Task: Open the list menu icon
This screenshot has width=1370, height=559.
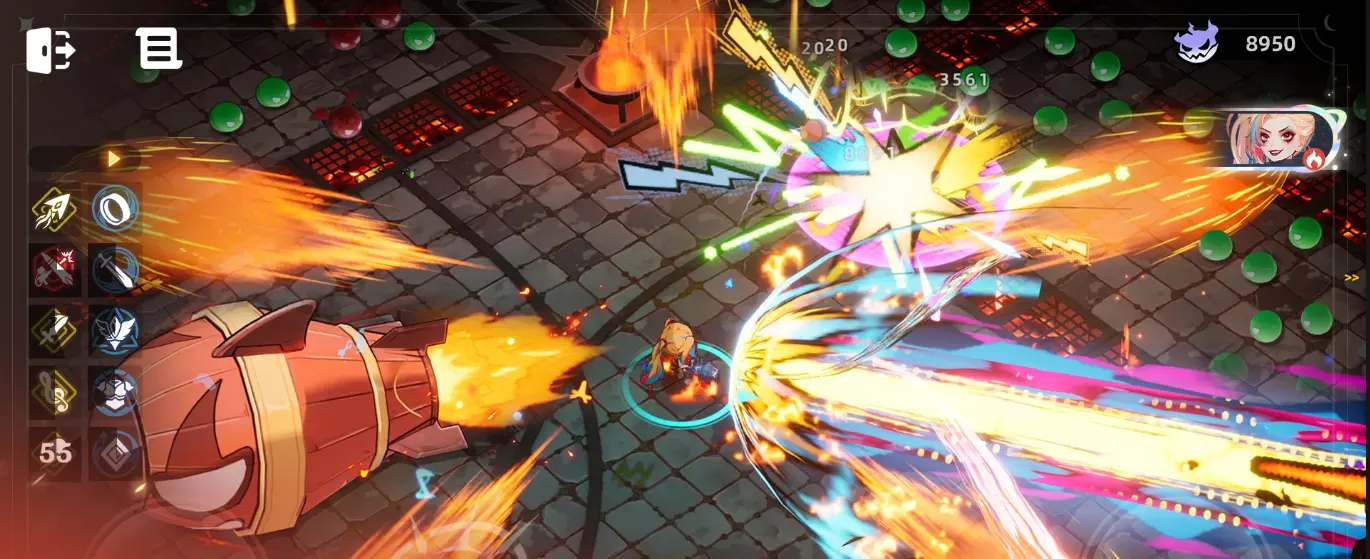Action: click(159, 49)
